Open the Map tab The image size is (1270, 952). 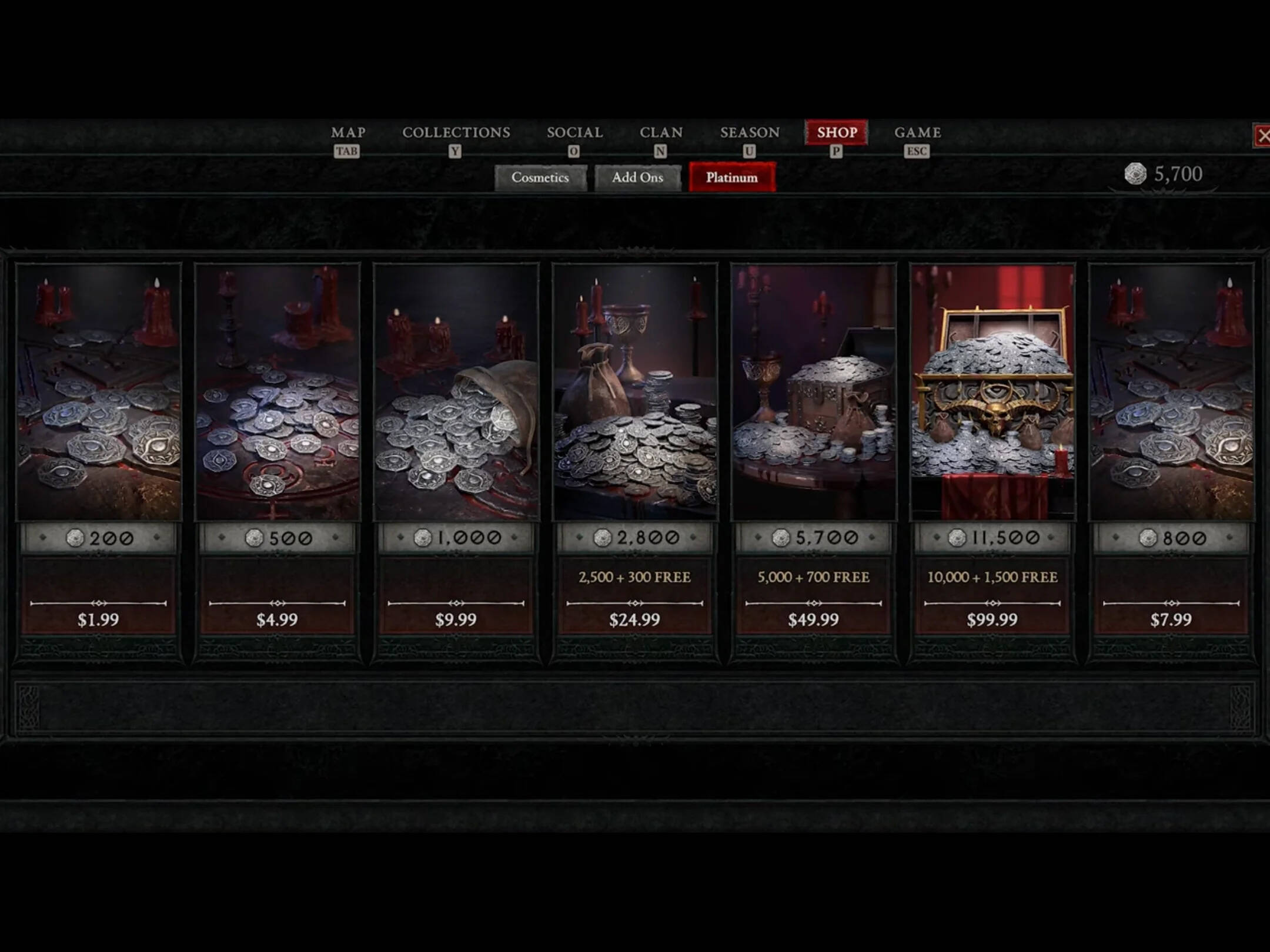[x=348, y=133]
